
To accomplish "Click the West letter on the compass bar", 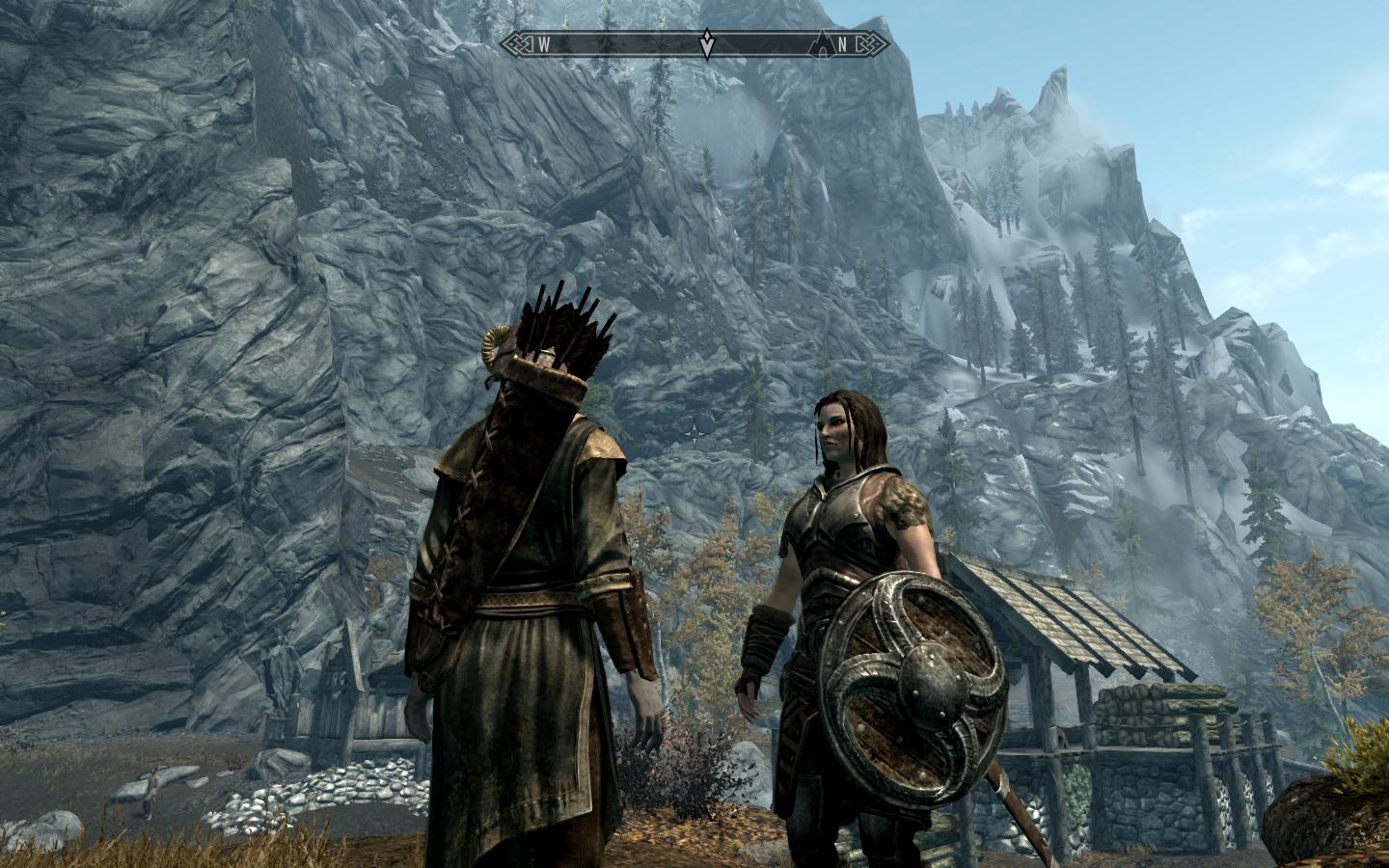I will (543, 43).
